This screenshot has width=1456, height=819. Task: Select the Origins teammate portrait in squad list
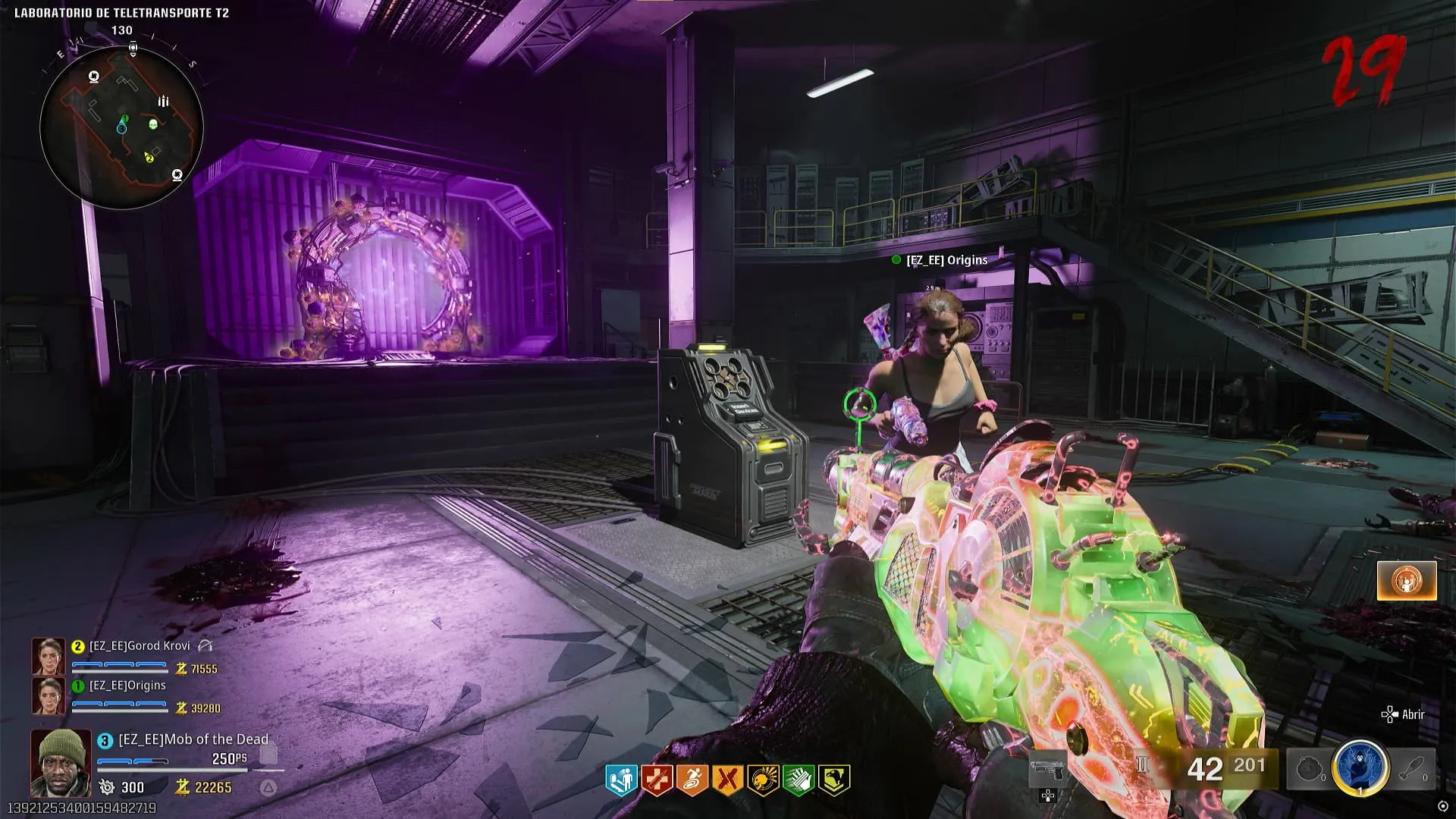pyautogui.click(x=48, y=695)
